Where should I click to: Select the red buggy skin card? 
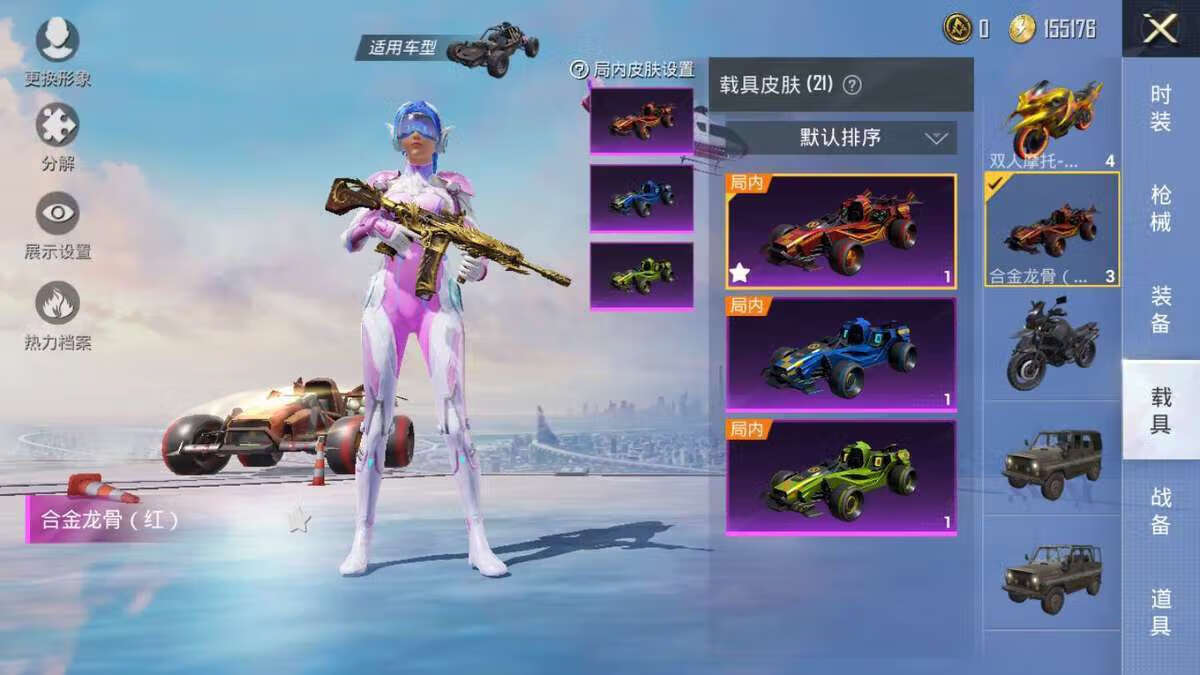(840, 232)
